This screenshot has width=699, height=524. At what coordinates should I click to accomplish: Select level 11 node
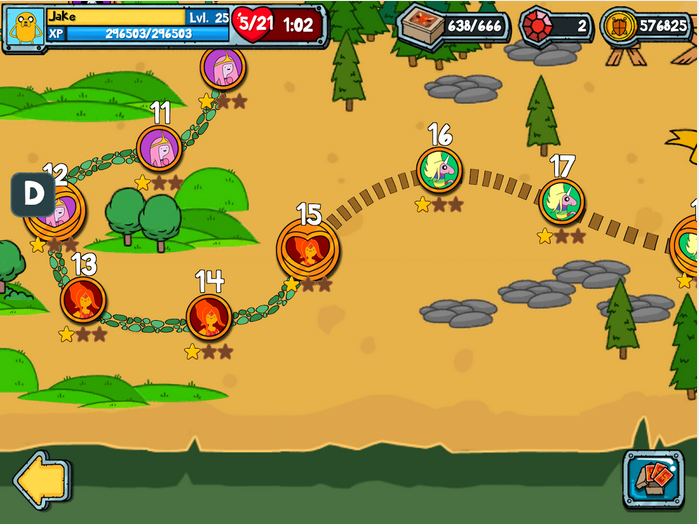click(x=159, y=148)
